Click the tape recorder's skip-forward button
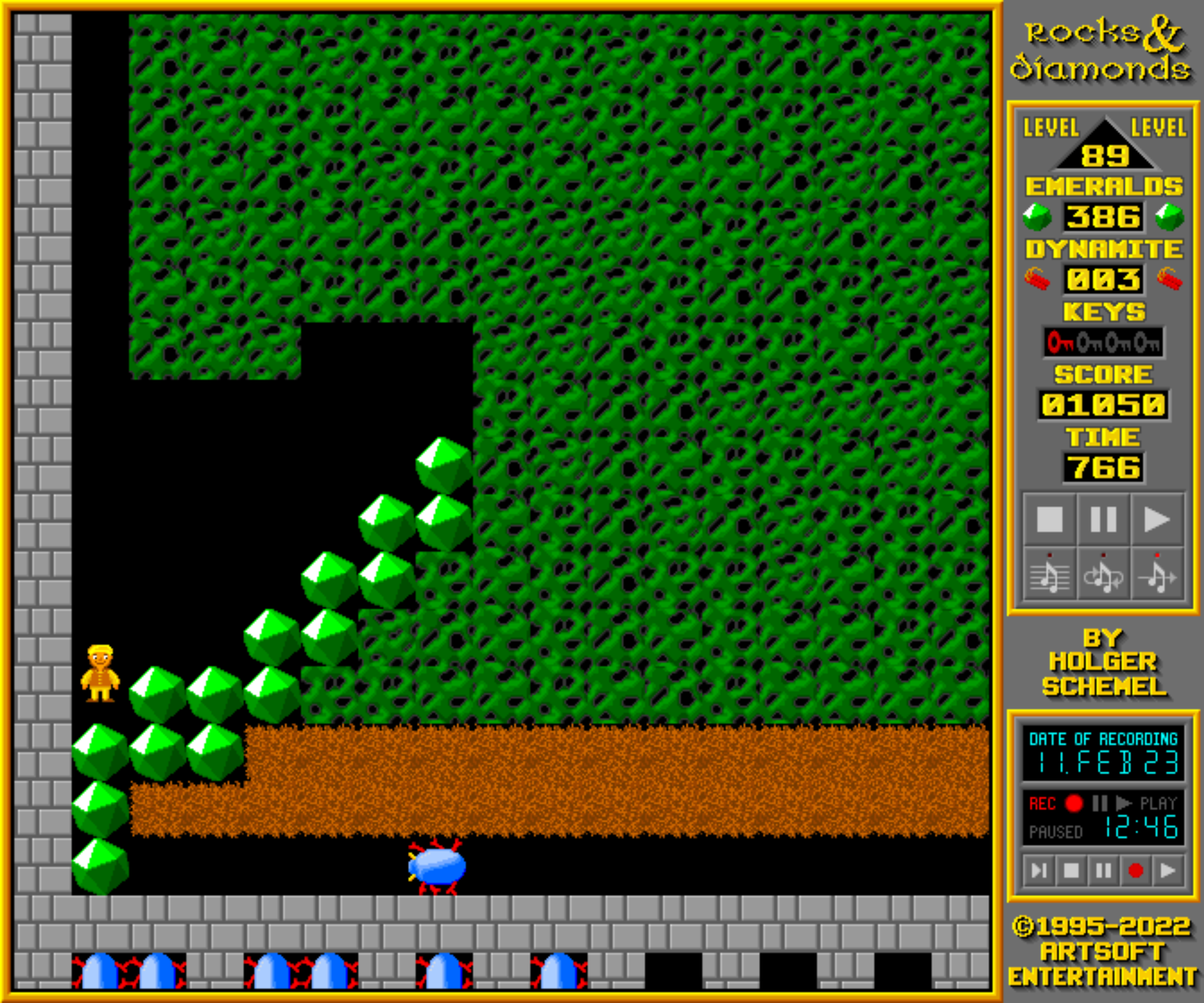The image size is (1204, 1003). coord(1039,871)
